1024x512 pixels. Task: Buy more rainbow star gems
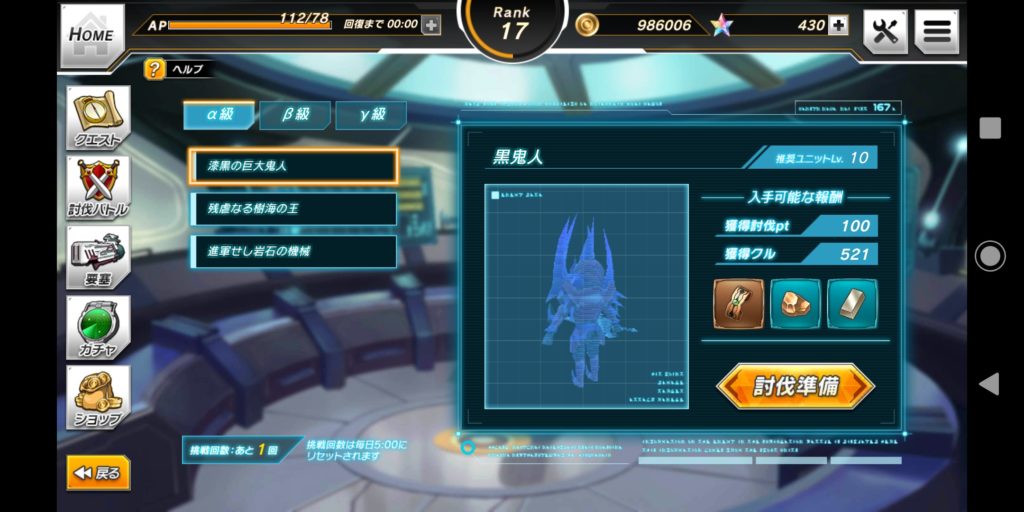[838, 25]
